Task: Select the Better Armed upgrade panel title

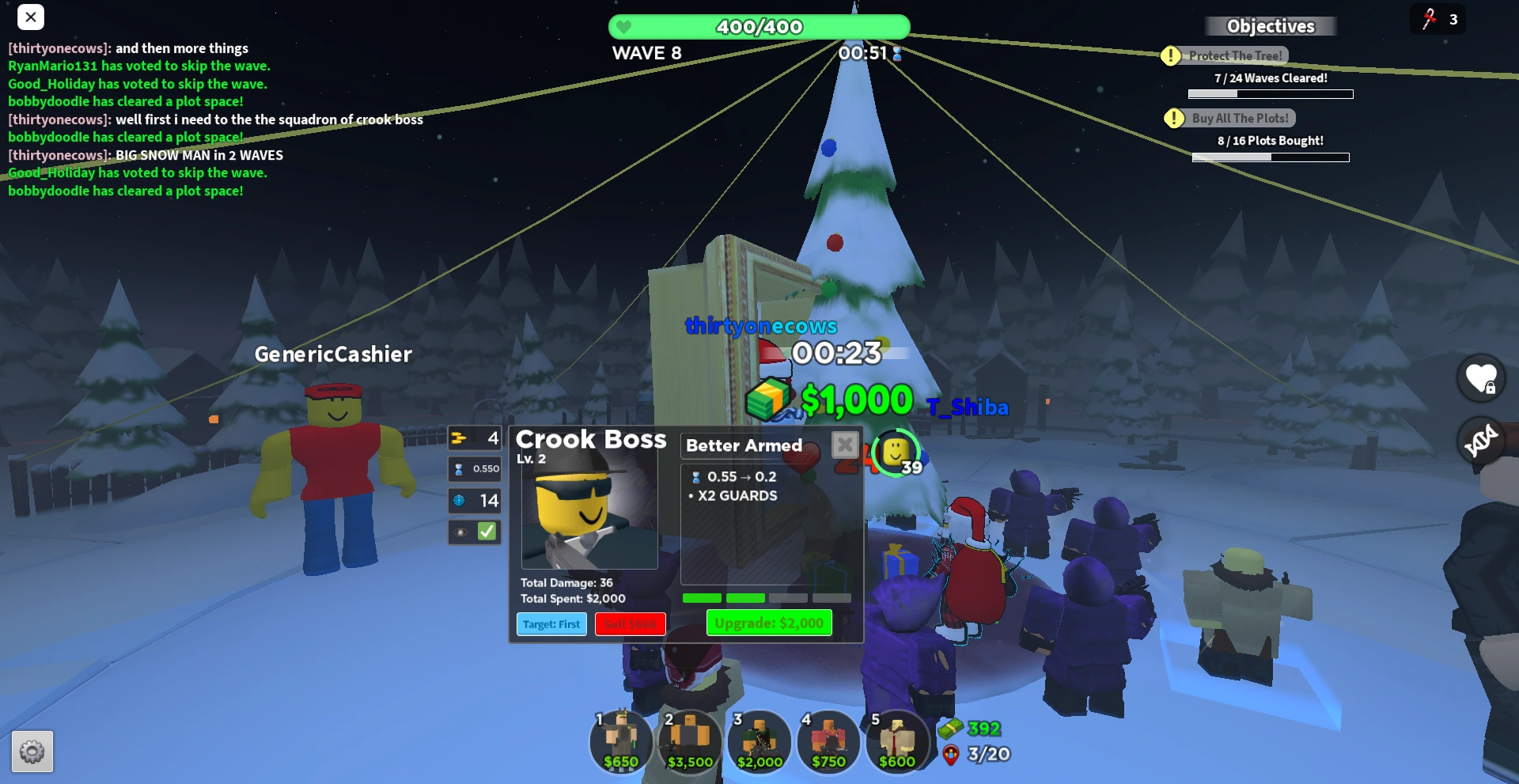Action: point(743,445)
